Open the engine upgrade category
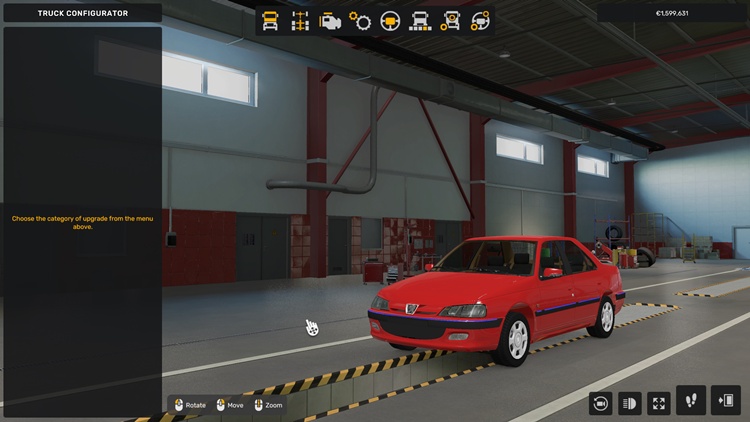Screen dimensions: 750x422 click(330, 21)
